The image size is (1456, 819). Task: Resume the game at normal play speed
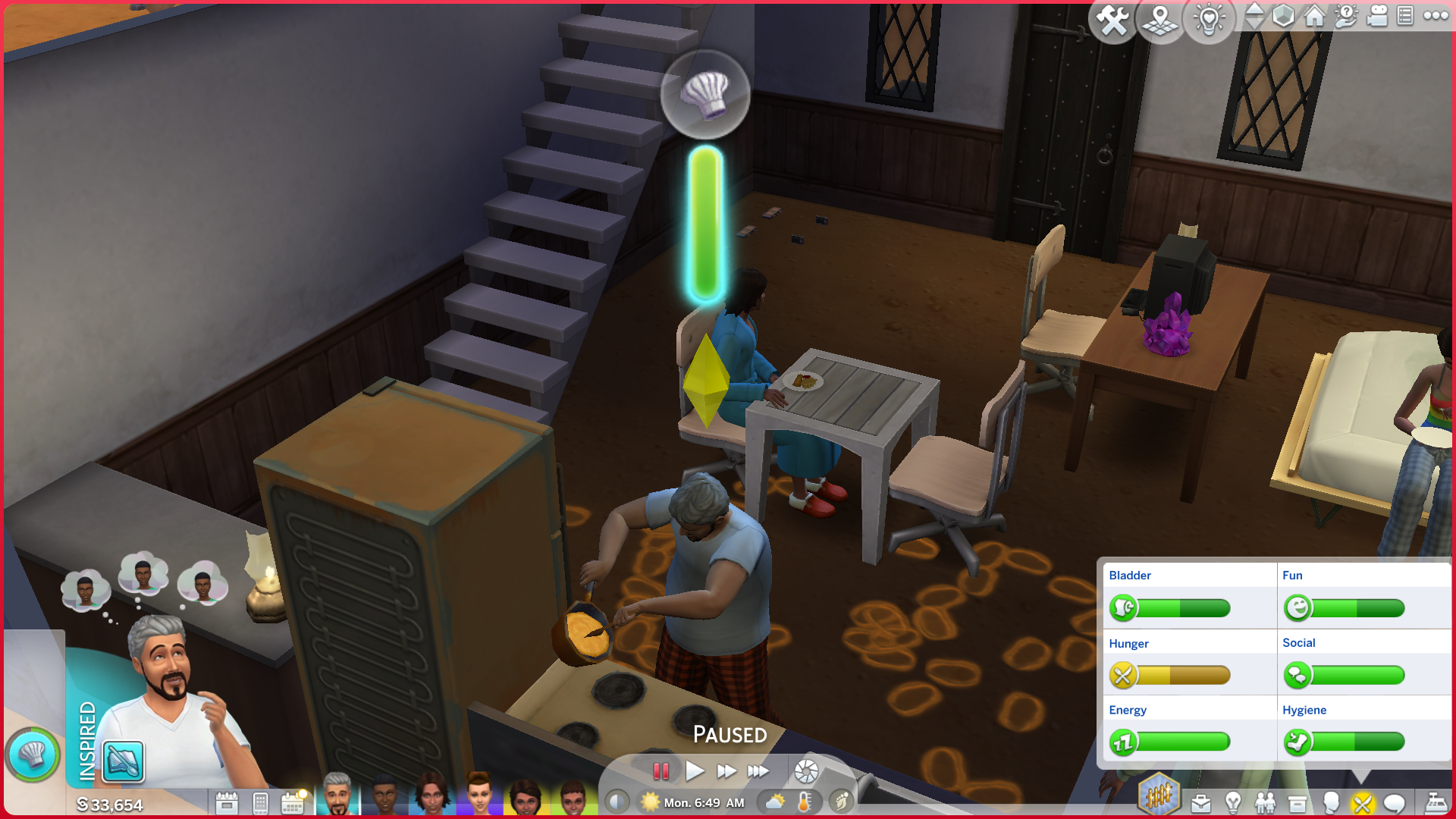point(694,771)
